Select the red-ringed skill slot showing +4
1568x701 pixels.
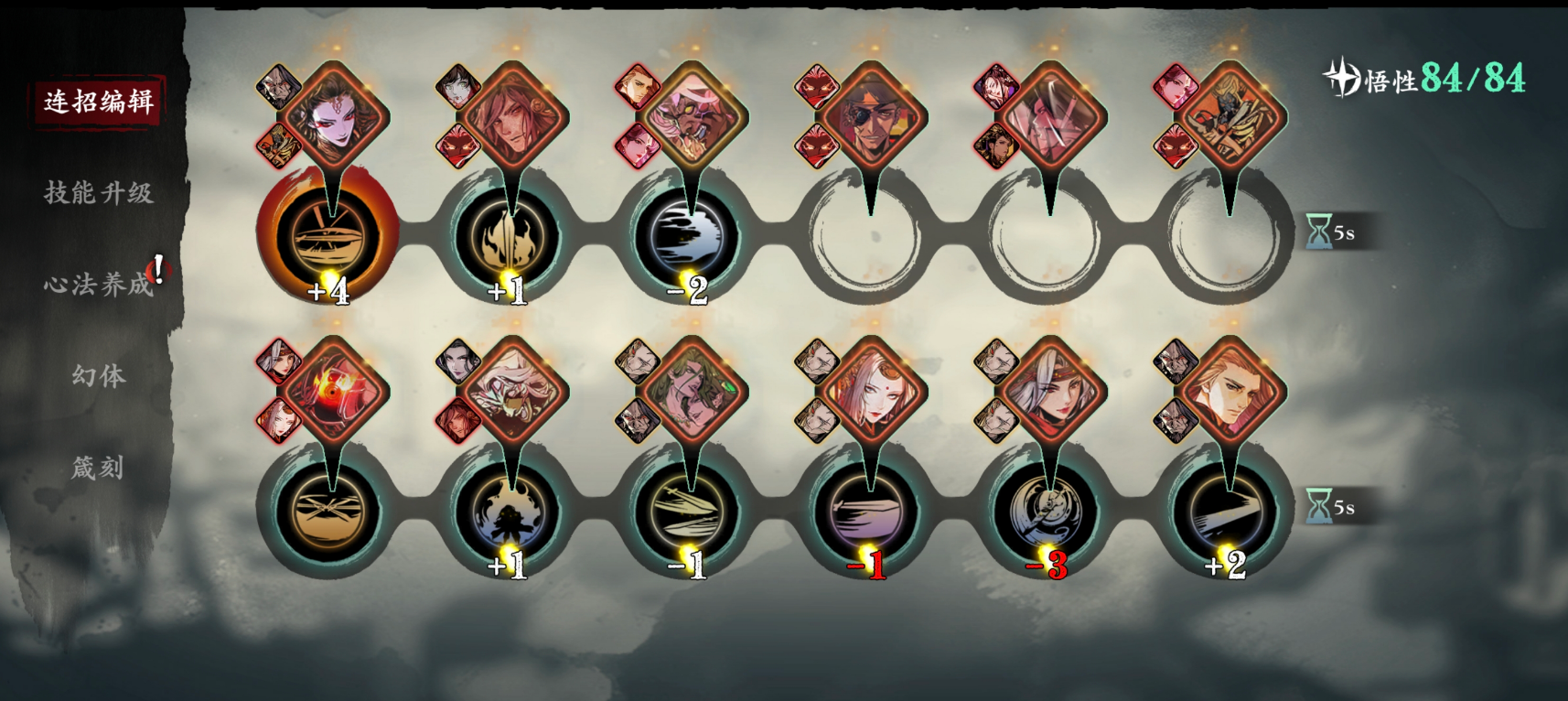point(328,236)
